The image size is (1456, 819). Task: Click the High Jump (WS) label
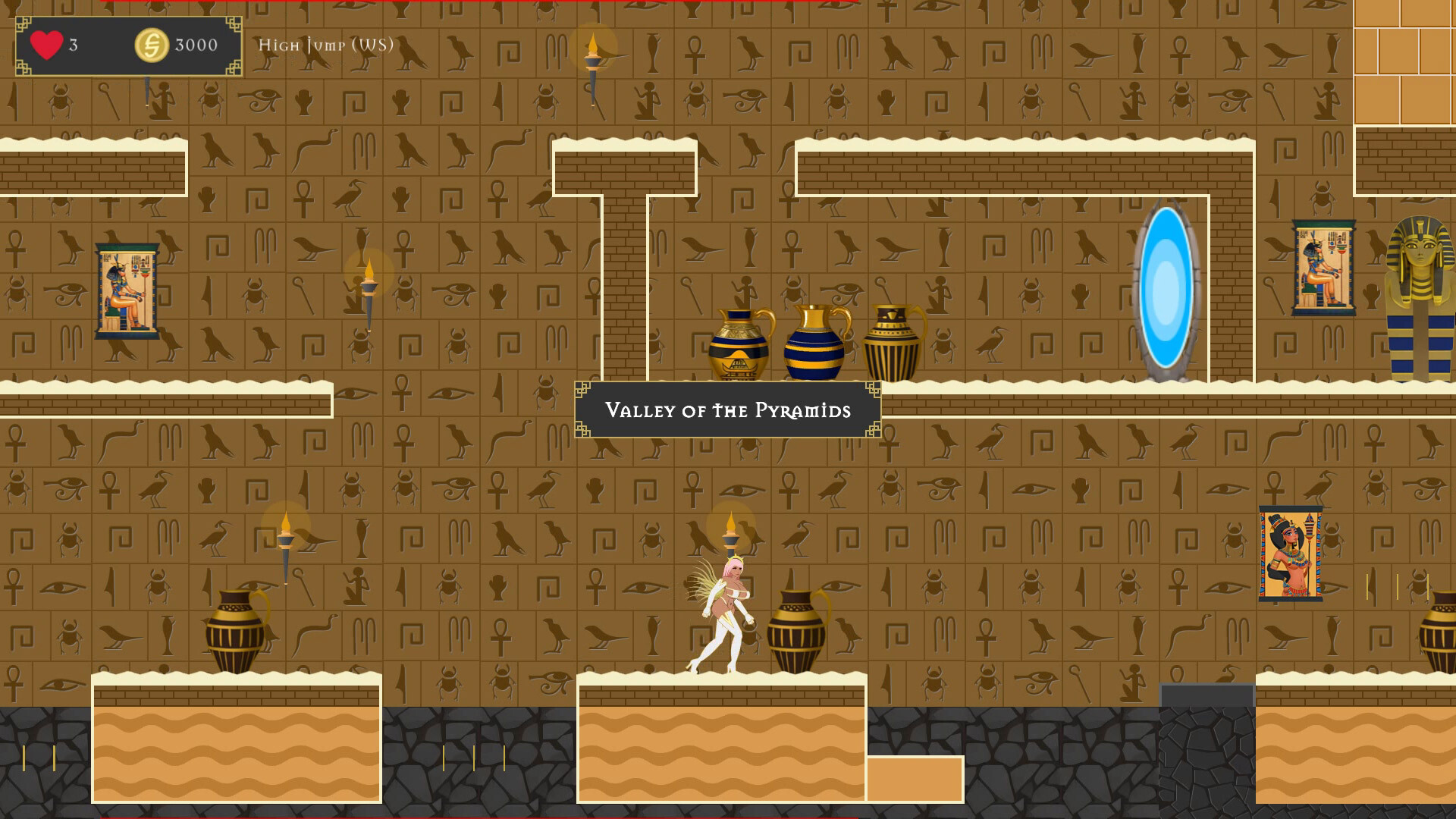325,45
